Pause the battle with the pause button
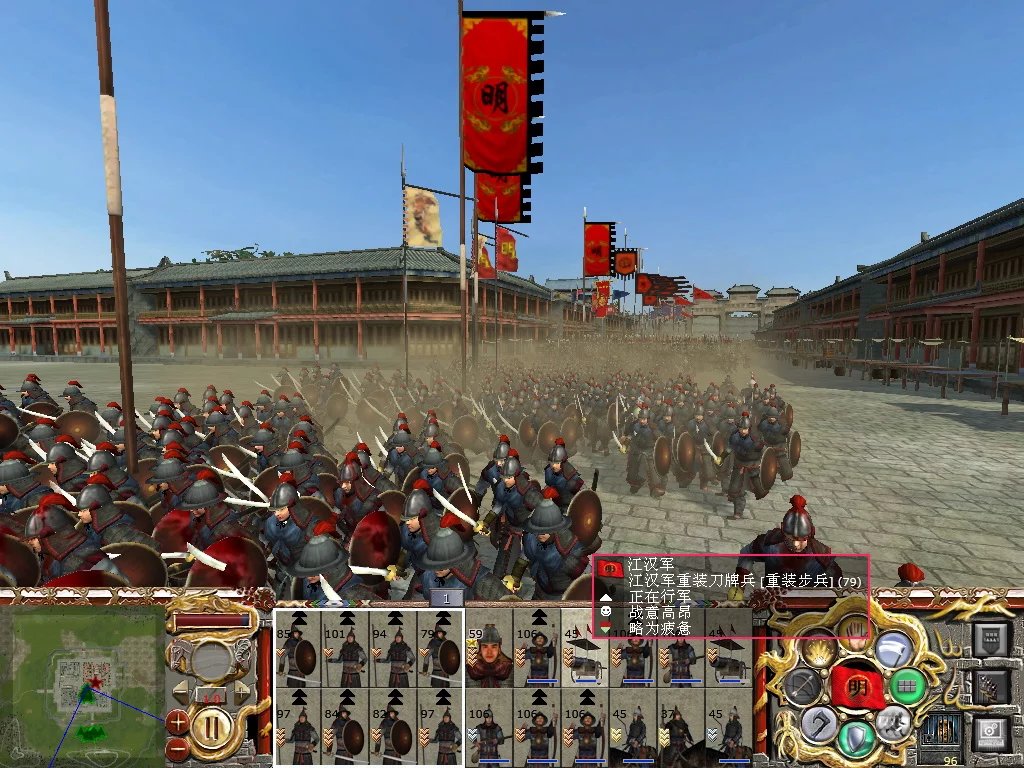Viewport: 1024px width, 768px height. (x=211, y=726)
